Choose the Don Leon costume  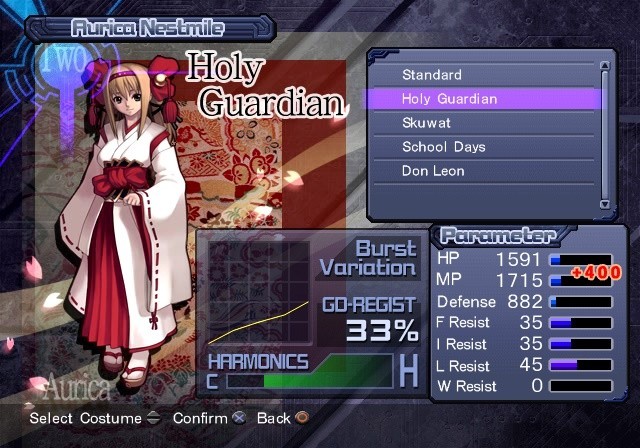click(x=433, y=171)
